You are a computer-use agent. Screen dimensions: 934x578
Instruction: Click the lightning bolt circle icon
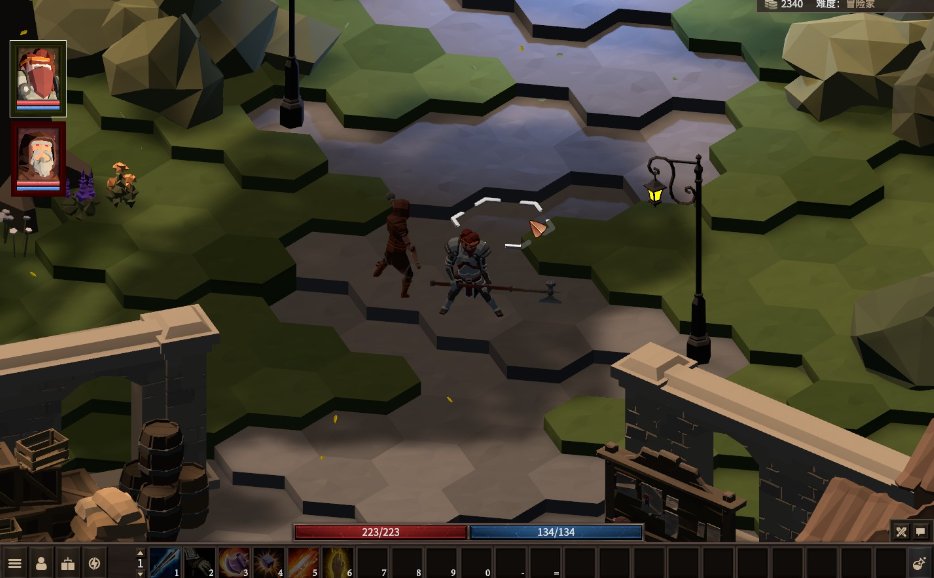coord(95,563)
